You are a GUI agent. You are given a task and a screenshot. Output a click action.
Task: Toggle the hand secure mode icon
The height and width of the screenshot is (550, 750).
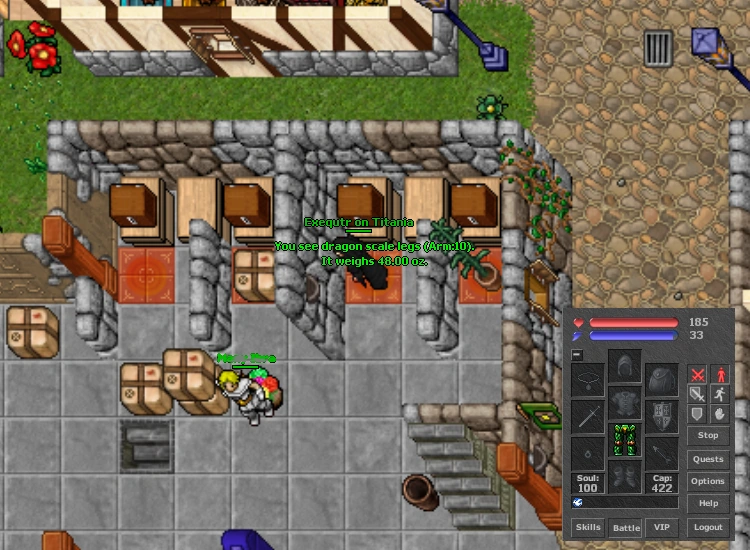(x=719, y=413)
